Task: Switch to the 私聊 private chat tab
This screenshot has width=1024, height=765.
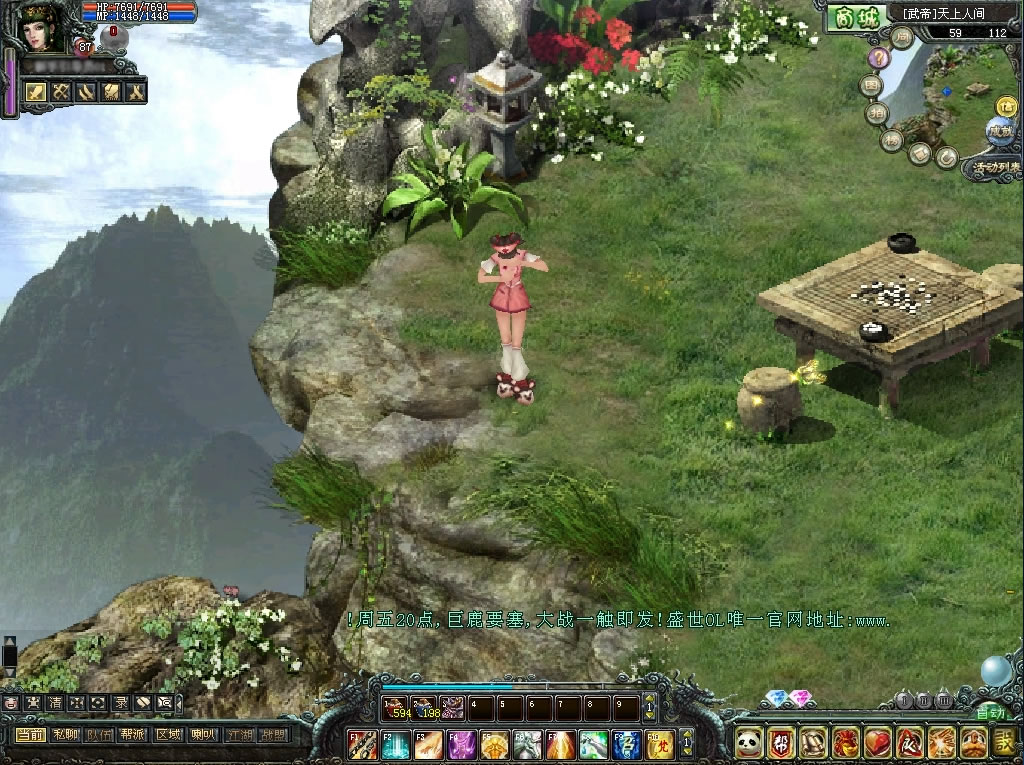Action: 65,734
